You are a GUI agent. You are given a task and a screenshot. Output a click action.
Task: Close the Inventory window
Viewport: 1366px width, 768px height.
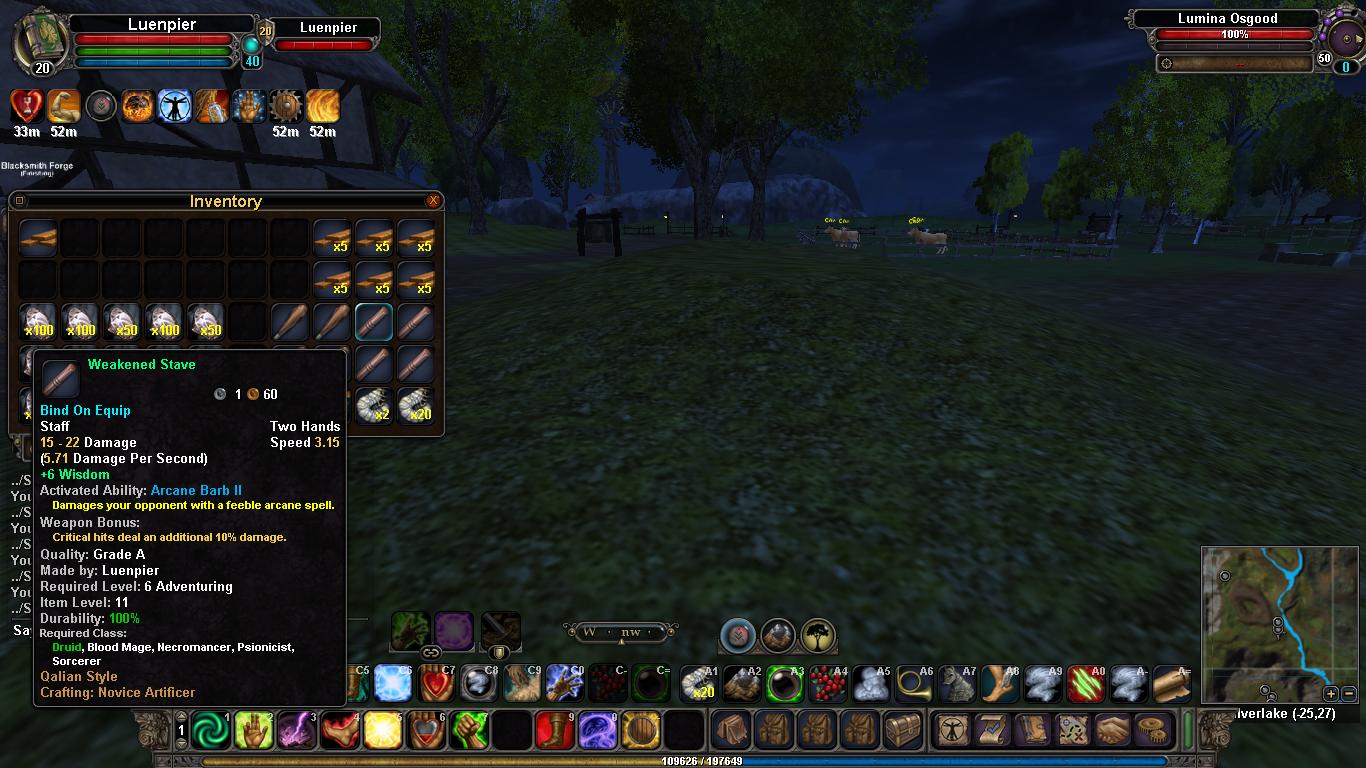[x=433, y=201]
